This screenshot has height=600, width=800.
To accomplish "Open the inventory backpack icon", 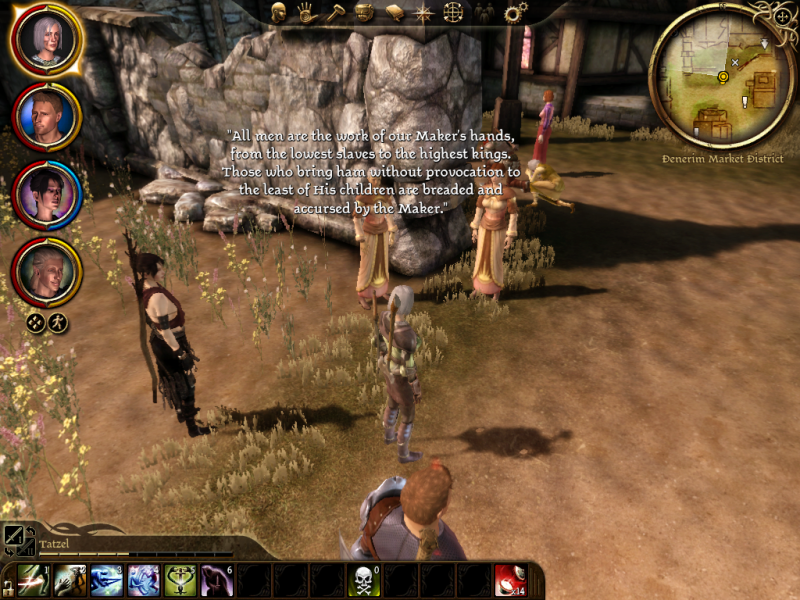I will (365, 12).
